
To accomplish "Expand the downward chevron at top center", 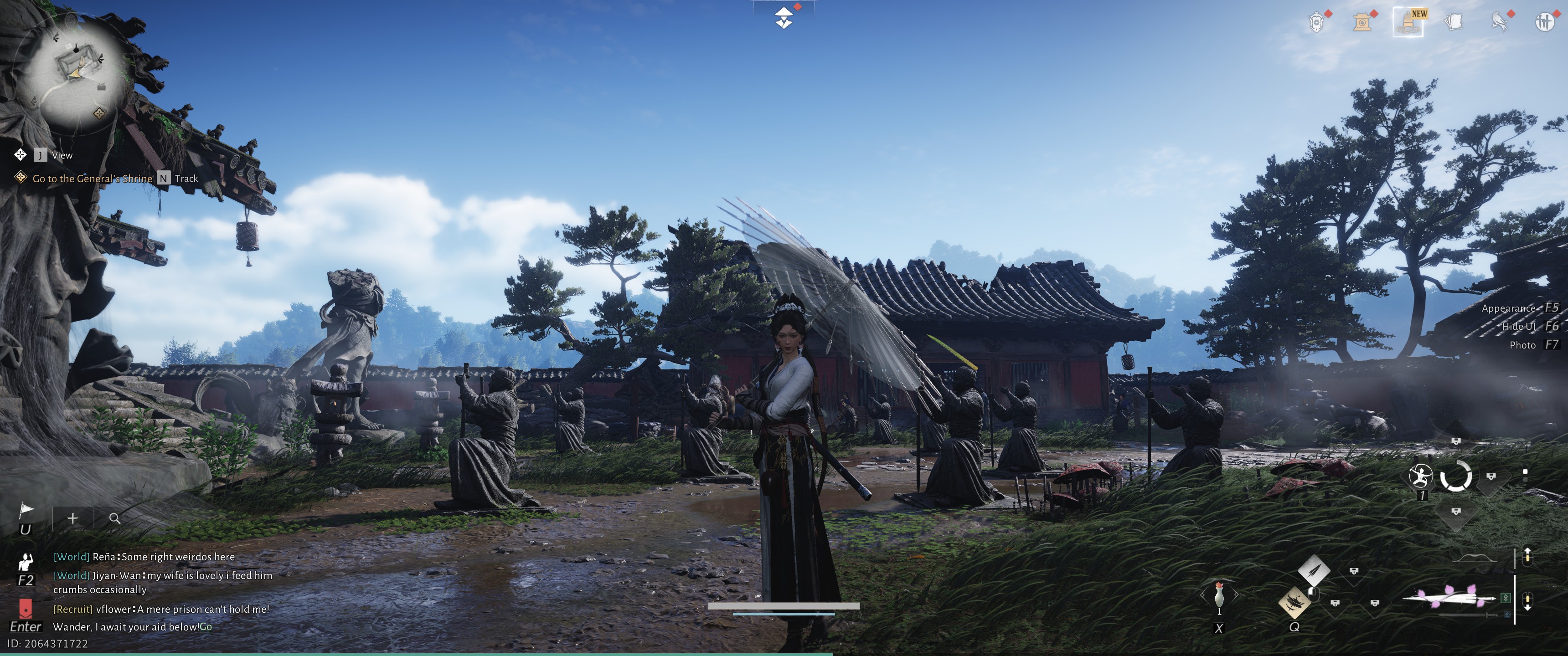I will [x=784, y=18].
